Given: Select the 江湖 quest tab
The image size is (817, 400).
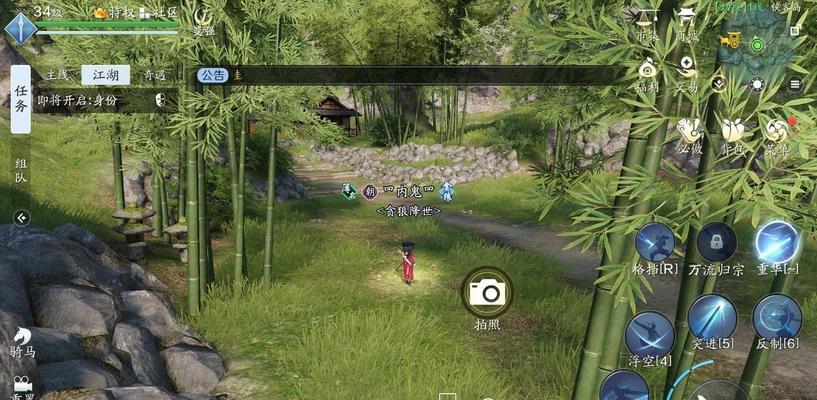Looking at the screenshot, I should 105,75.
